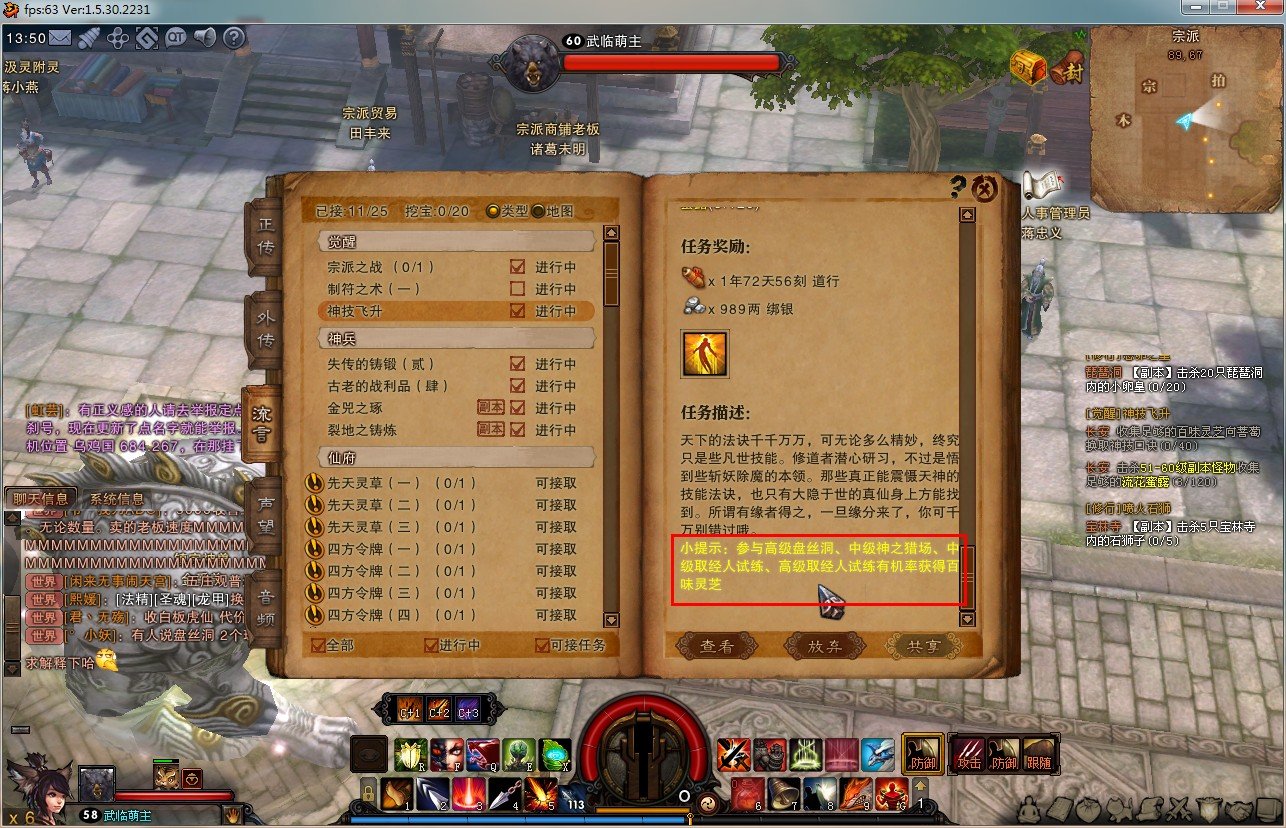
Task: Collapse the 觉醒 quest section header
Action: [x=455, y=240]
